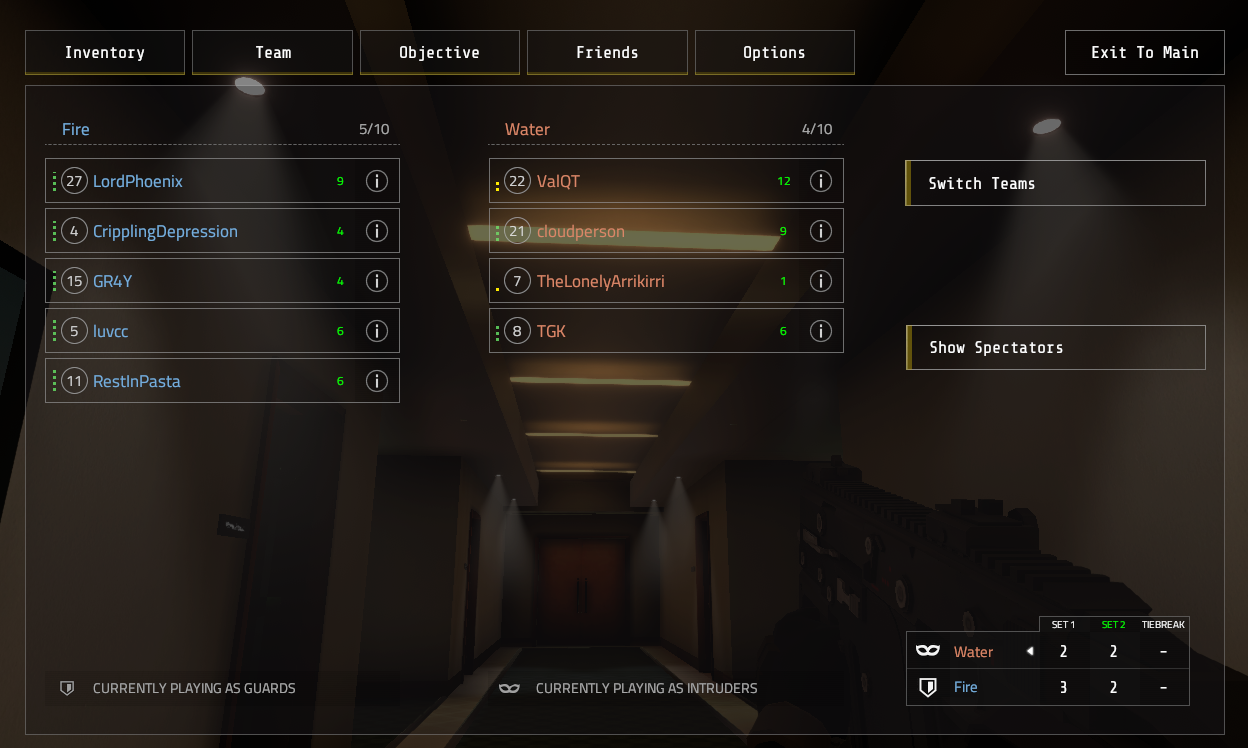View info icon for CripplingDepression

tap(376, 231)
